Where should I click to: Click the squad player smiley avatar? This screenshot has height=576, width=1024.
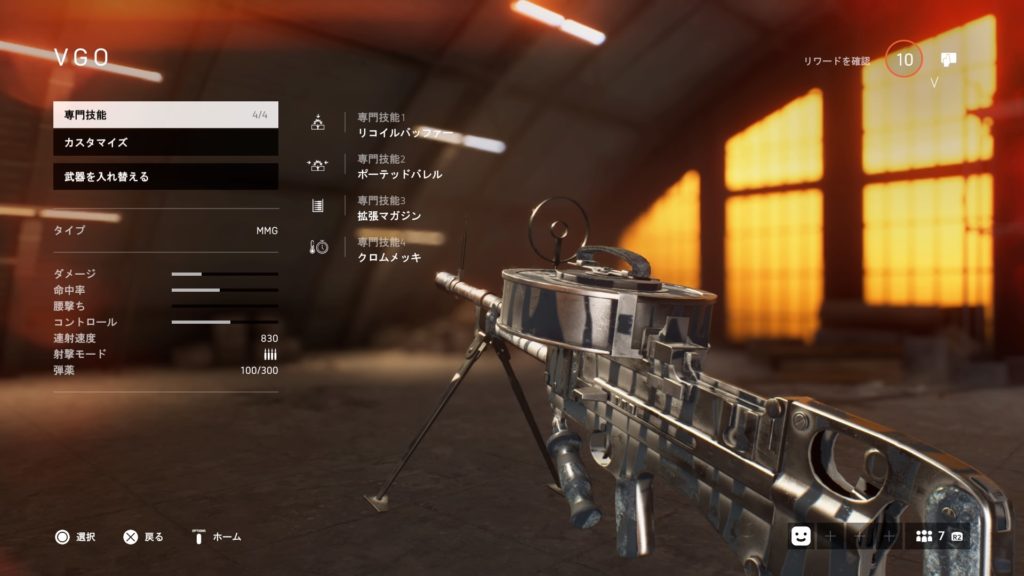(800, 536)
